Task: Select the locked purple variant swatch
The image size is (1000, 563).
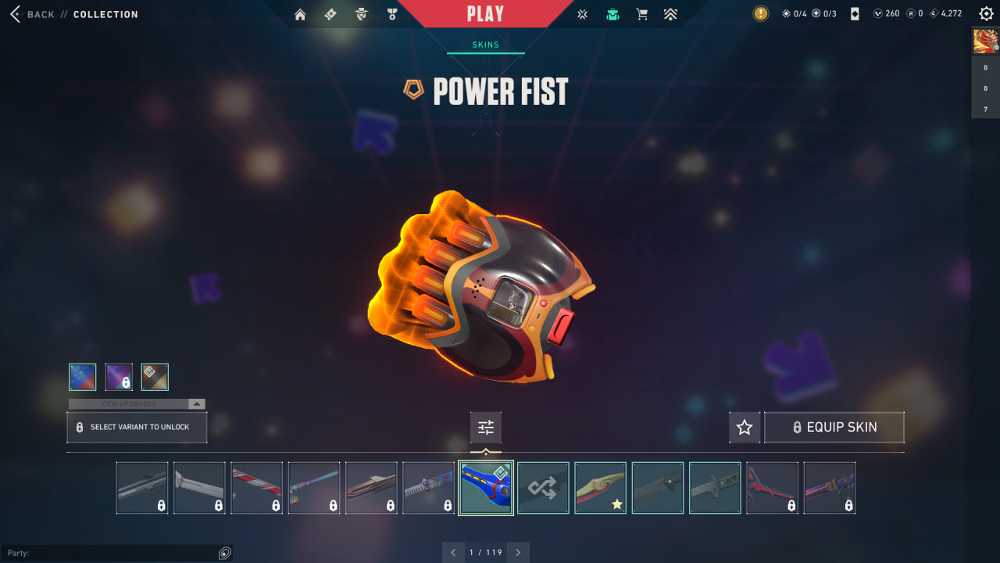Action: tap(119, 377)
